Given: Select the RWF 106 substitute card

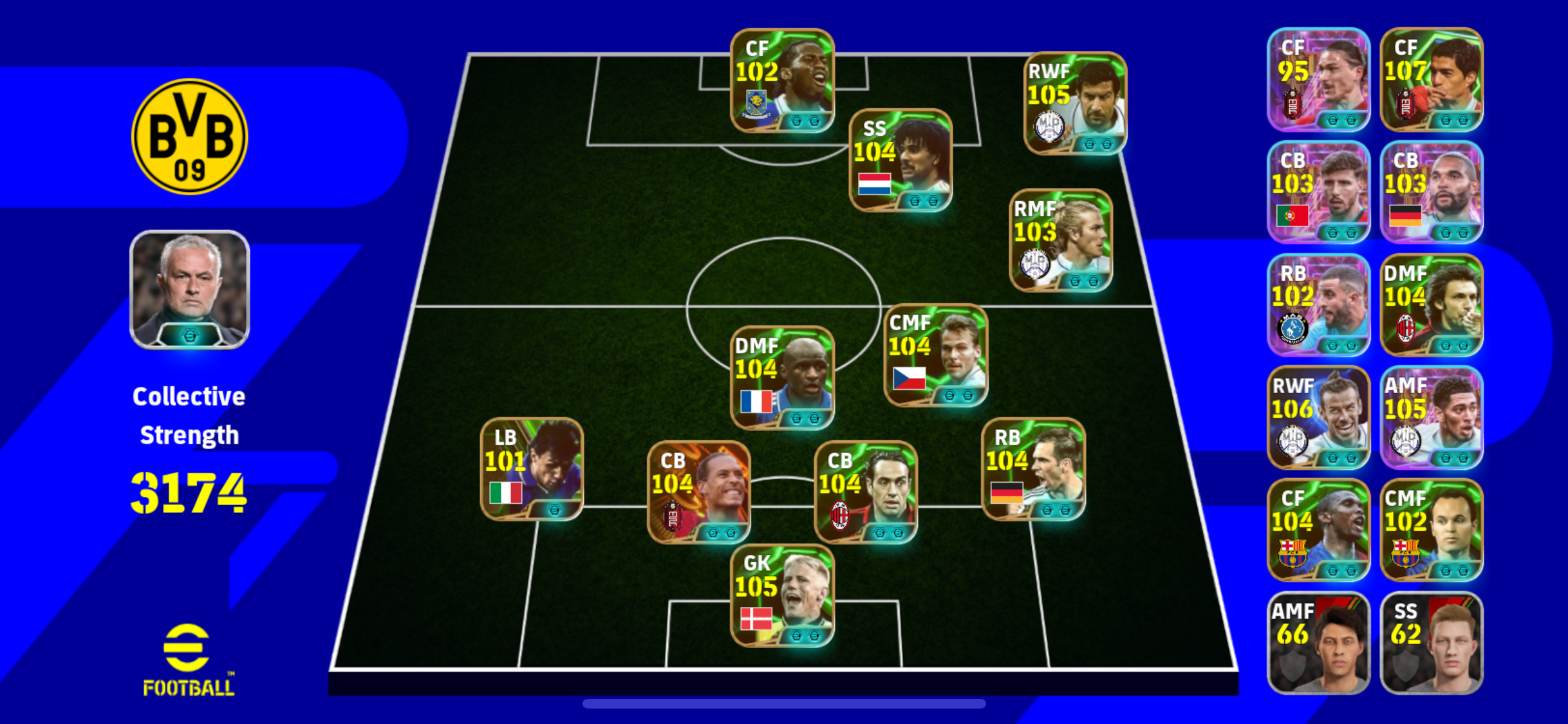Looking at the screenshot, I should click(x=1318, y=417).
